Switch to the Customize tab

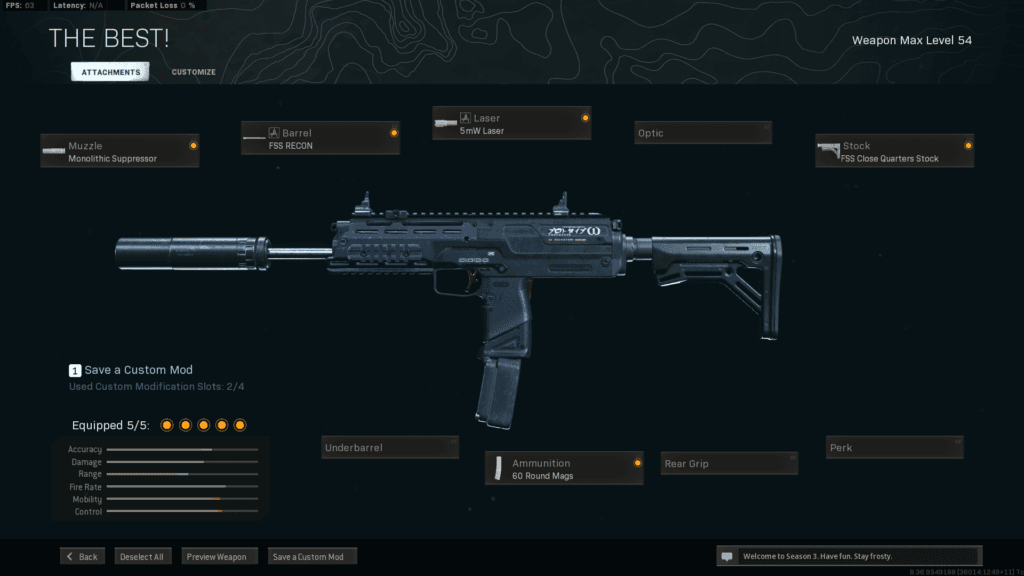pos(193,72)
